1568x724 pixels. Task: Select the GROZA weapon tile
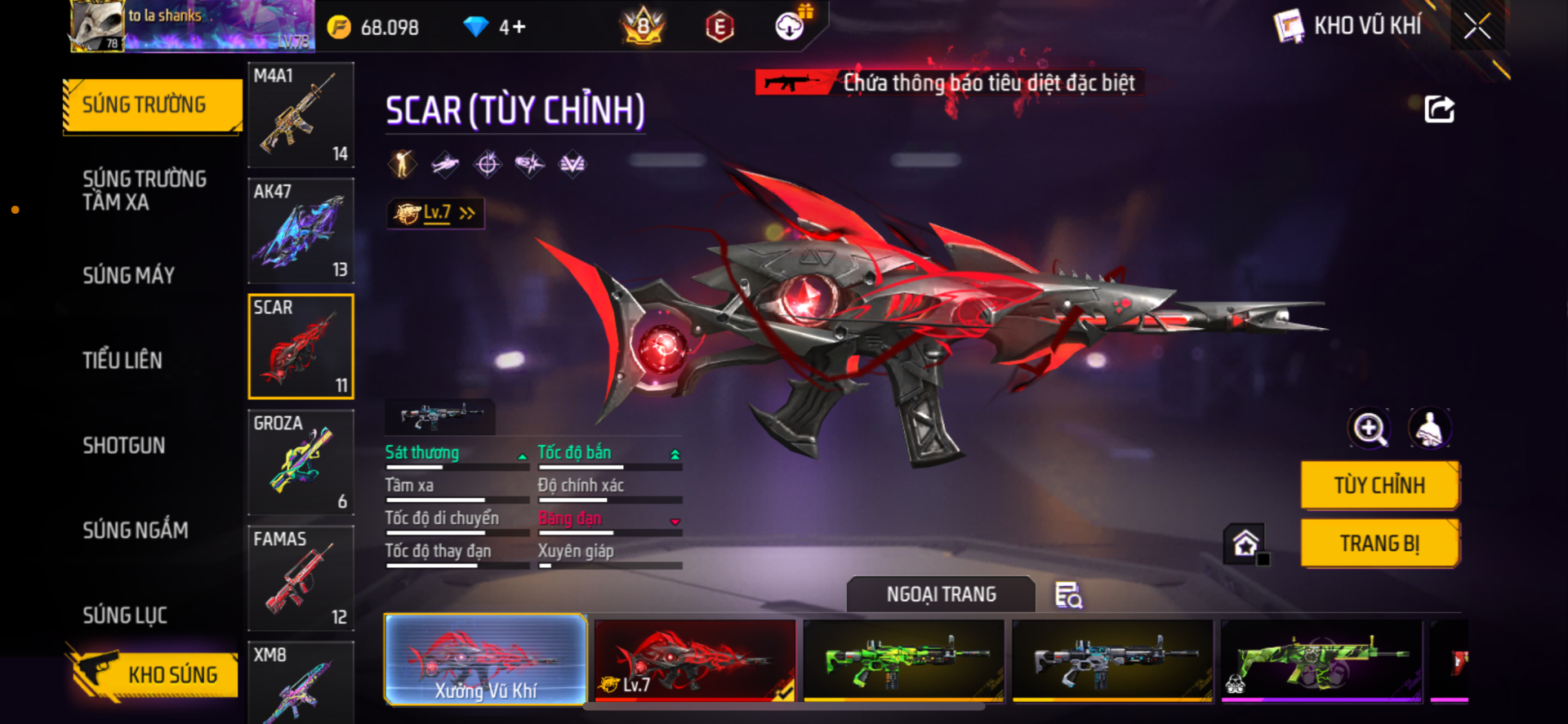[x=301, y=463]
